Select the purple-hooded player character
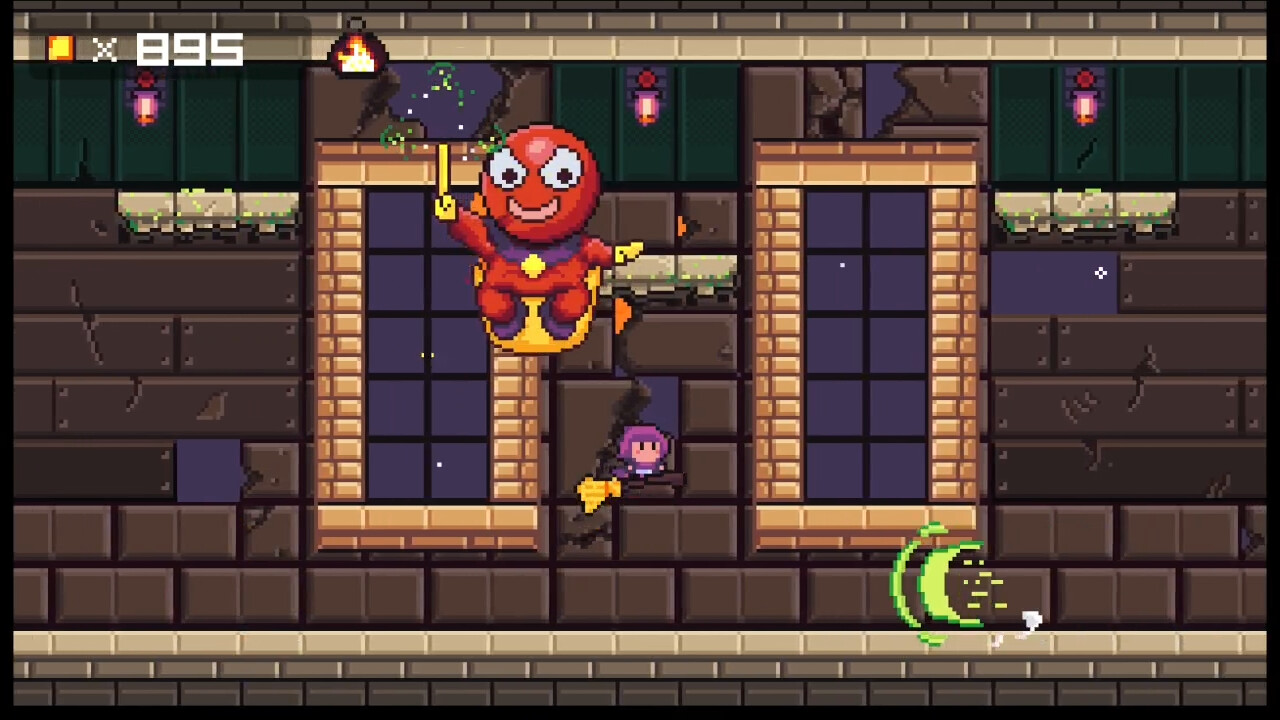1280x720 pixels. [x=640, y=450]
